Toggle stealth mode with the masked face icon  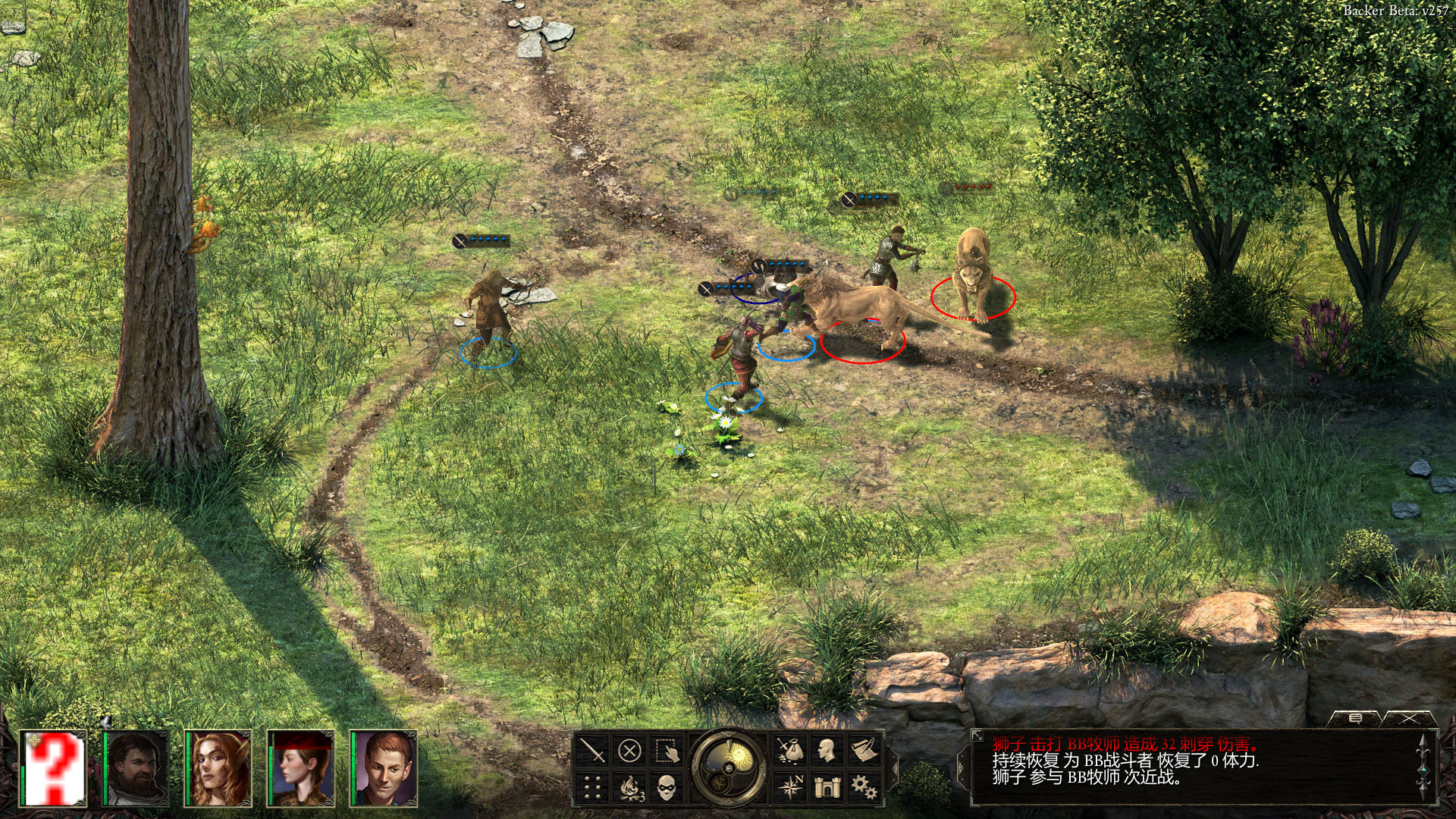667,788
